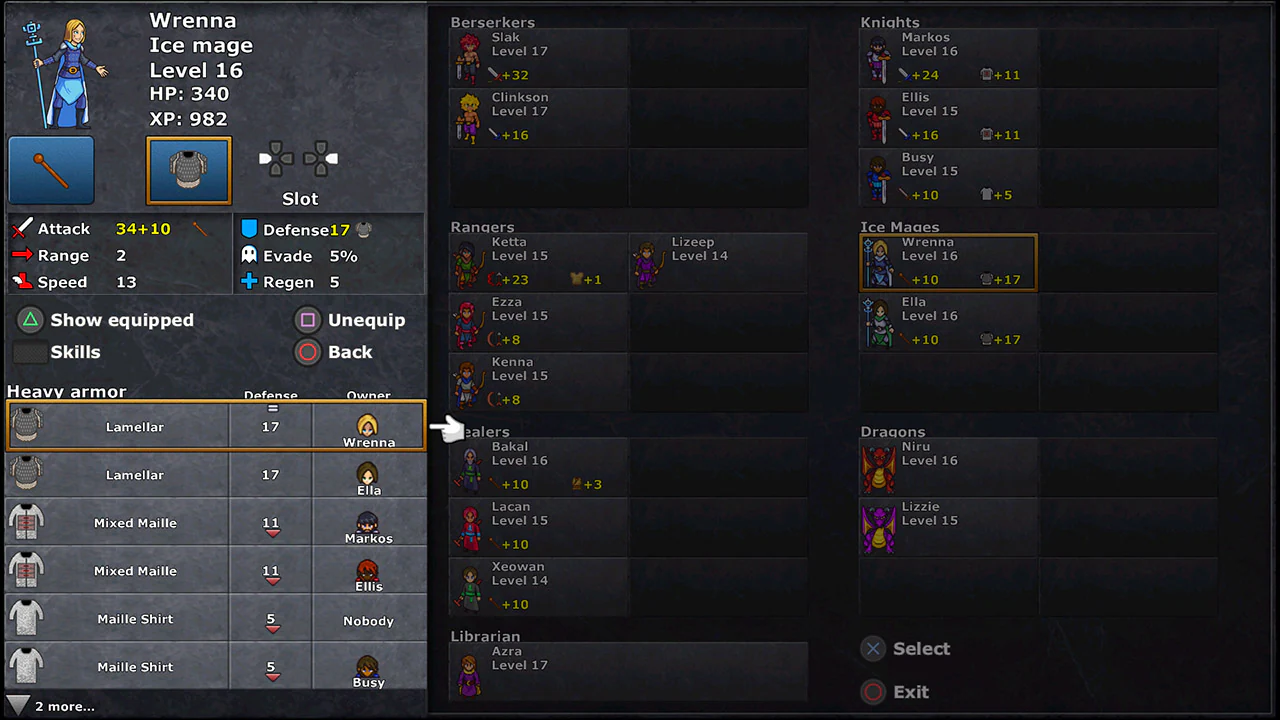Select ranger Lizeep's portrait icon

(x=646, y=262)
